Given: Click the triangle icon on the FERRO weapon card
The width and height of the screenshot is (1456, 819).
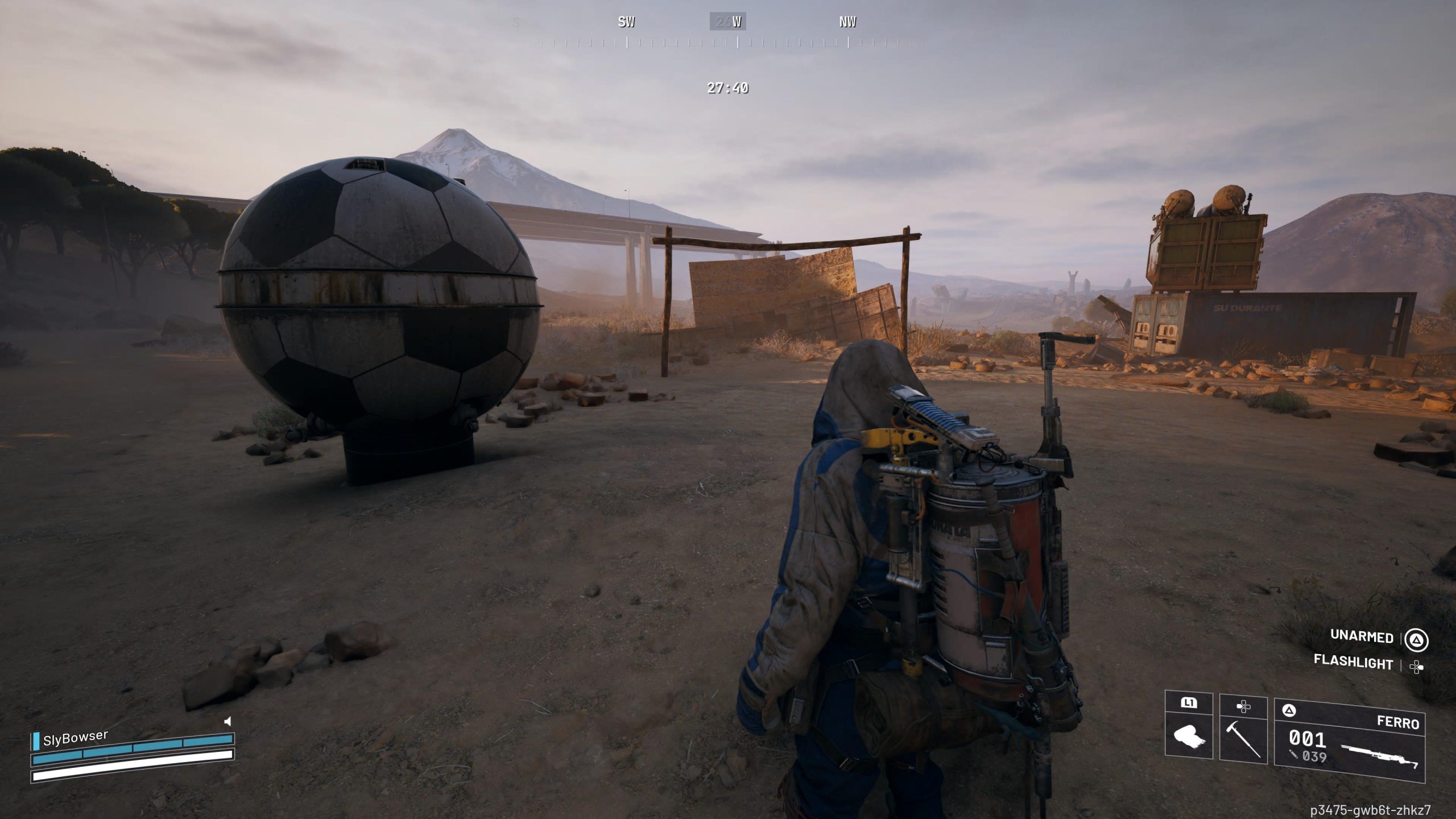Looking at the screenshot, I should 1289,709.
